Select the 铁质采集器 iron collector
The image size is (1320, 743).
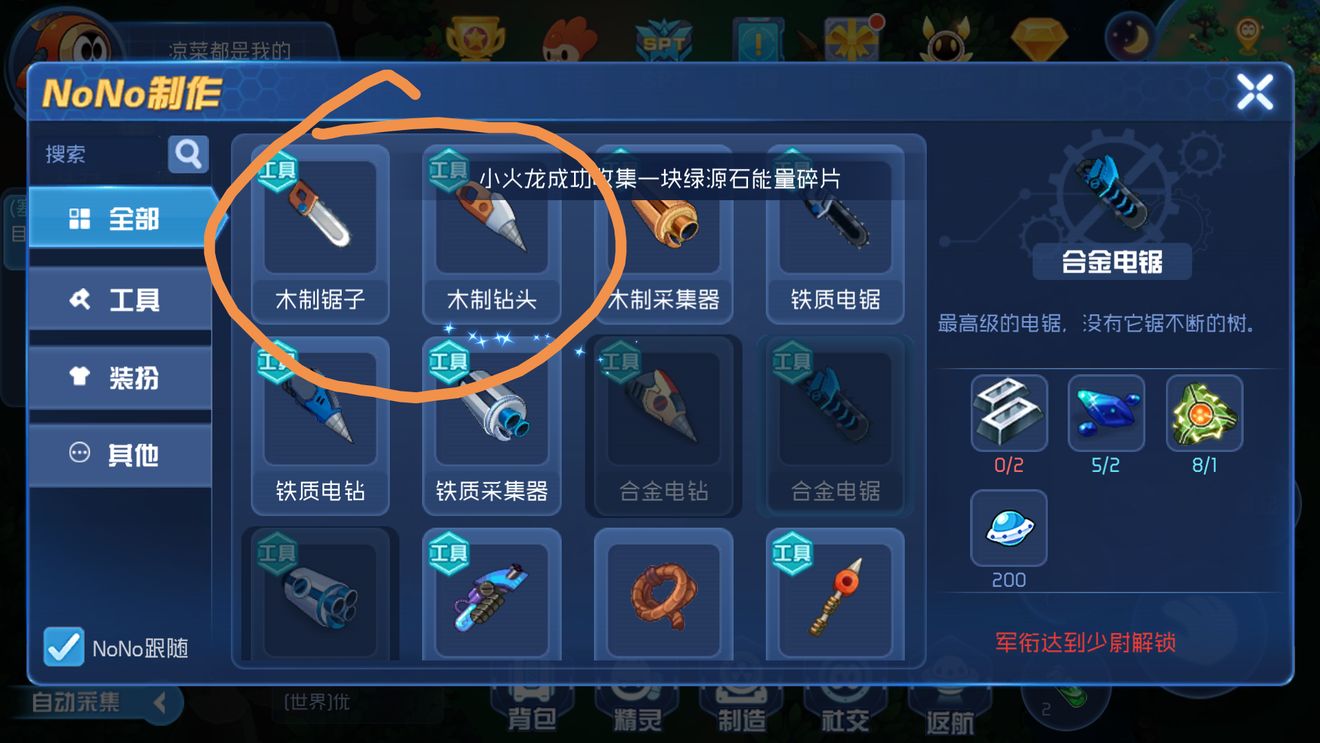point(490,425)
